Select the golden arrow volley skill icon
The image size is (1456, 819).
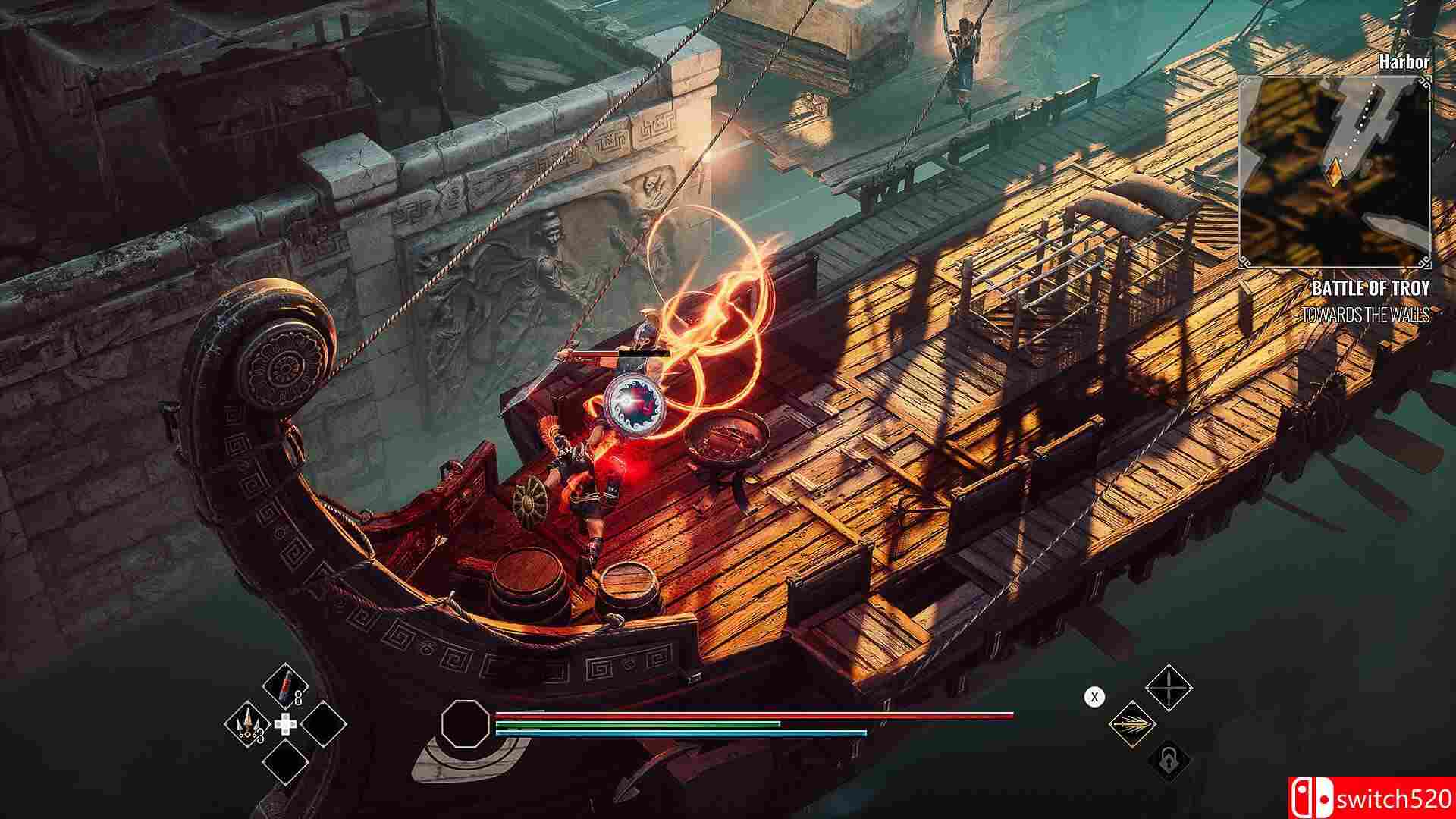(x=1133, y=723)
